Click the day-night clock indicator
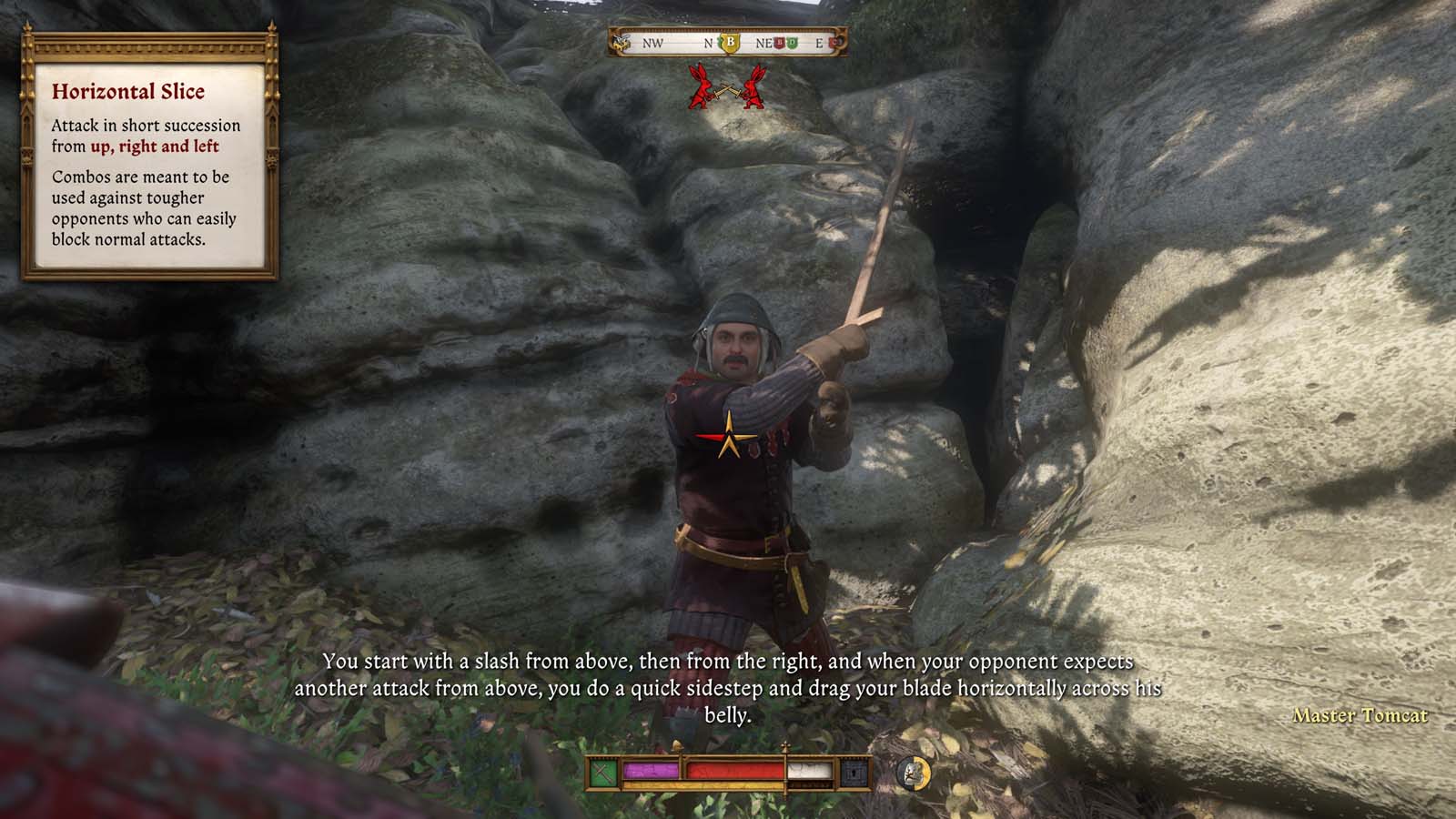Screen dimensions: 1456x819 913,772
